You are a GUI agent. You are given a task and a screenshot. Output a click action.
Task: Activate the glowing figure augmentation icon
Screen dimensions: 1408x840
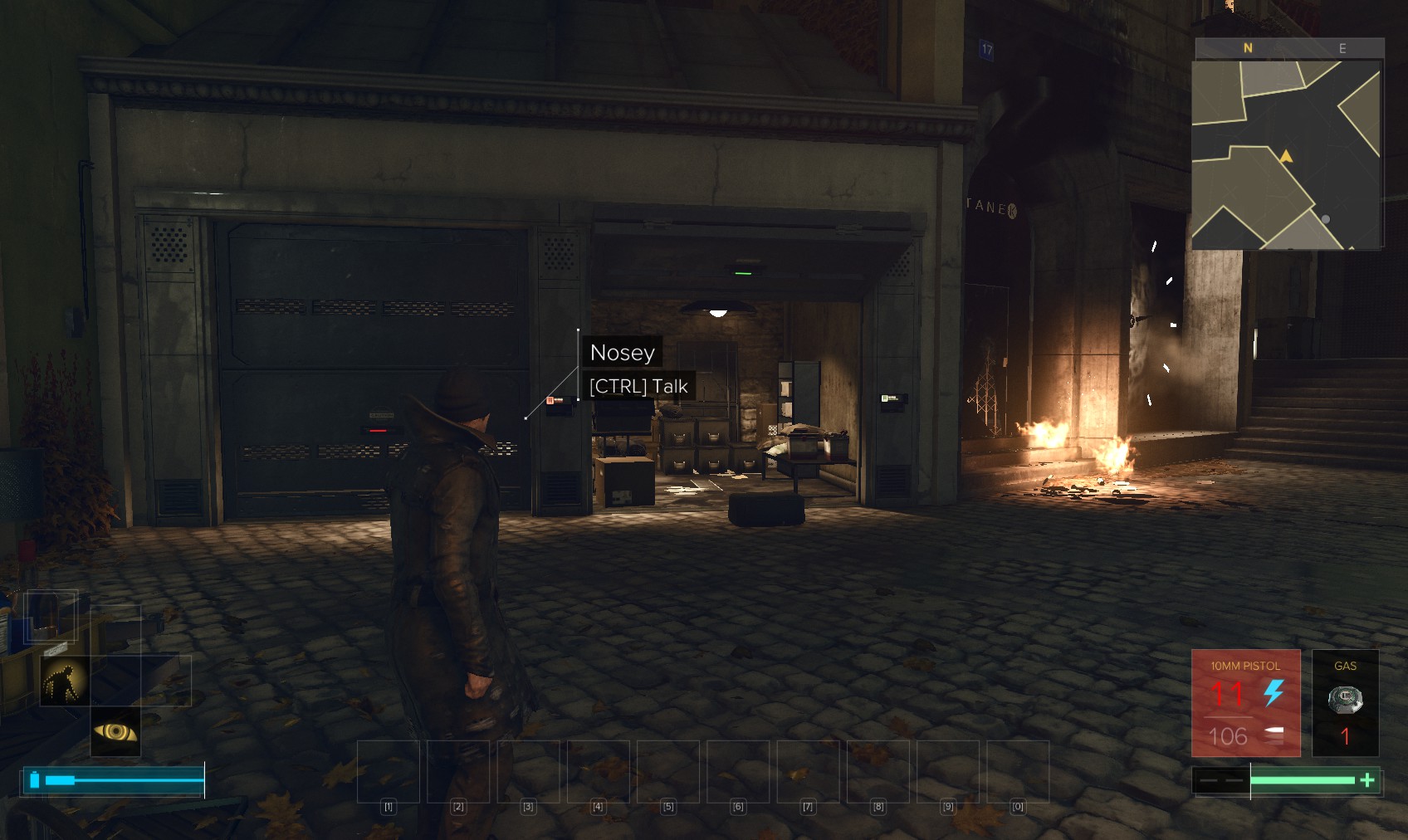(65, 681)
